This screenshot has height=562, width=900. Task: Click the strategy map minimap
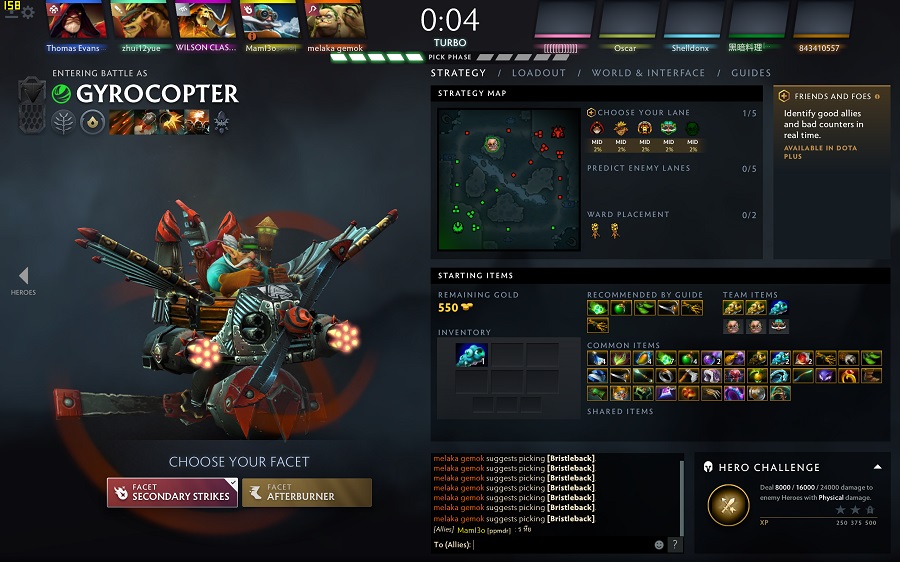point(508,179)
